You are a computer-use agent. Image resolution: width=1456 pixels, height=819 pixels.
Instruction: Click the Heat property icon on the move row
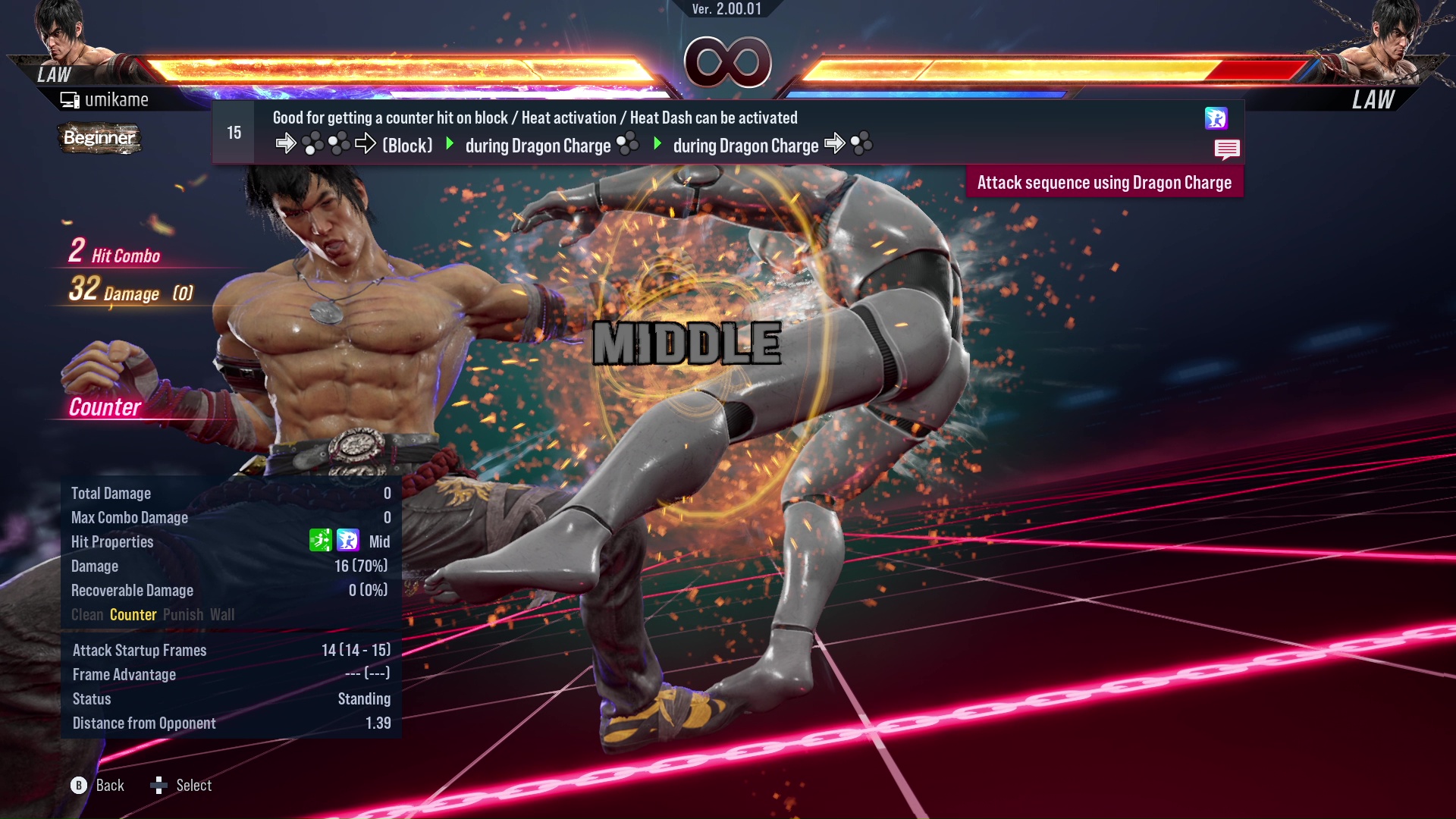[1216, 118]
